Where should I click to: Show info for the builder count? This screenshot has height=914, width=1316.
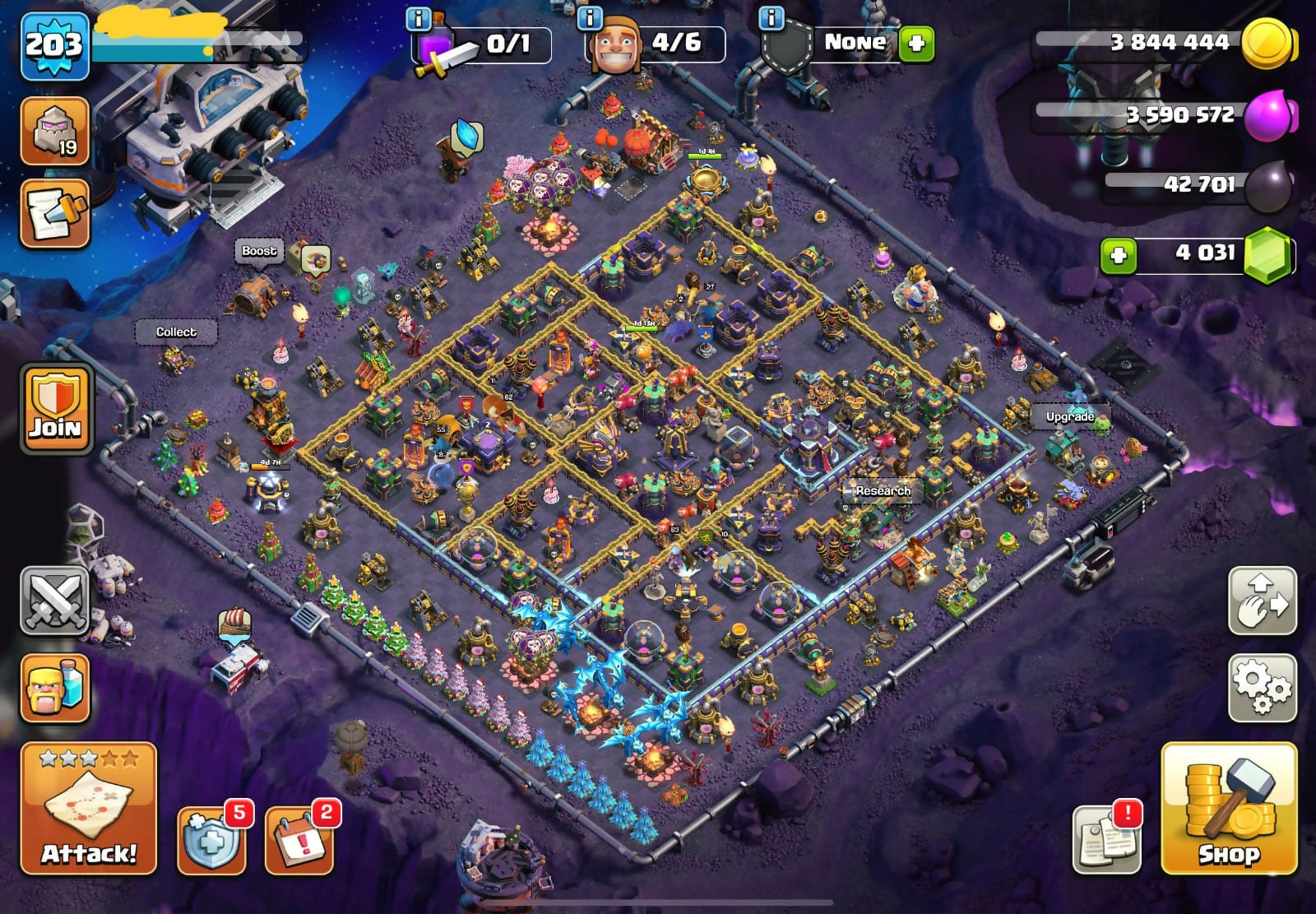(x=590, y=18)
